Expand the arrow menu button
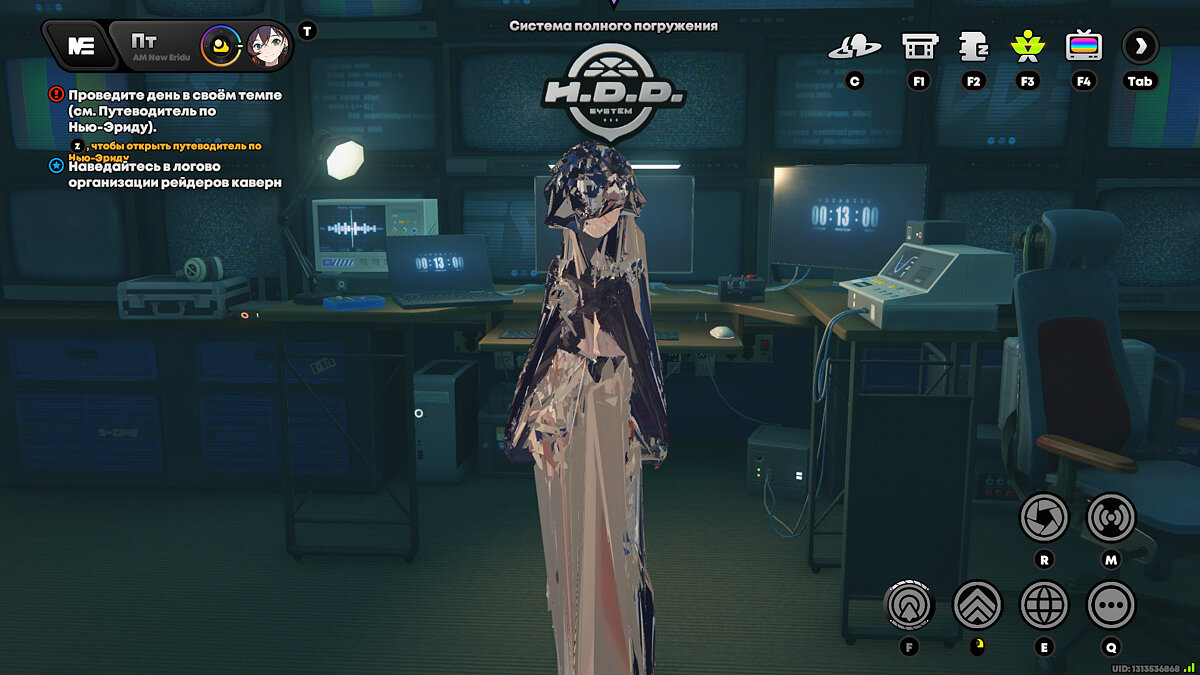The height and width of the screenshot is (675, 1200). pos(1140,45)
